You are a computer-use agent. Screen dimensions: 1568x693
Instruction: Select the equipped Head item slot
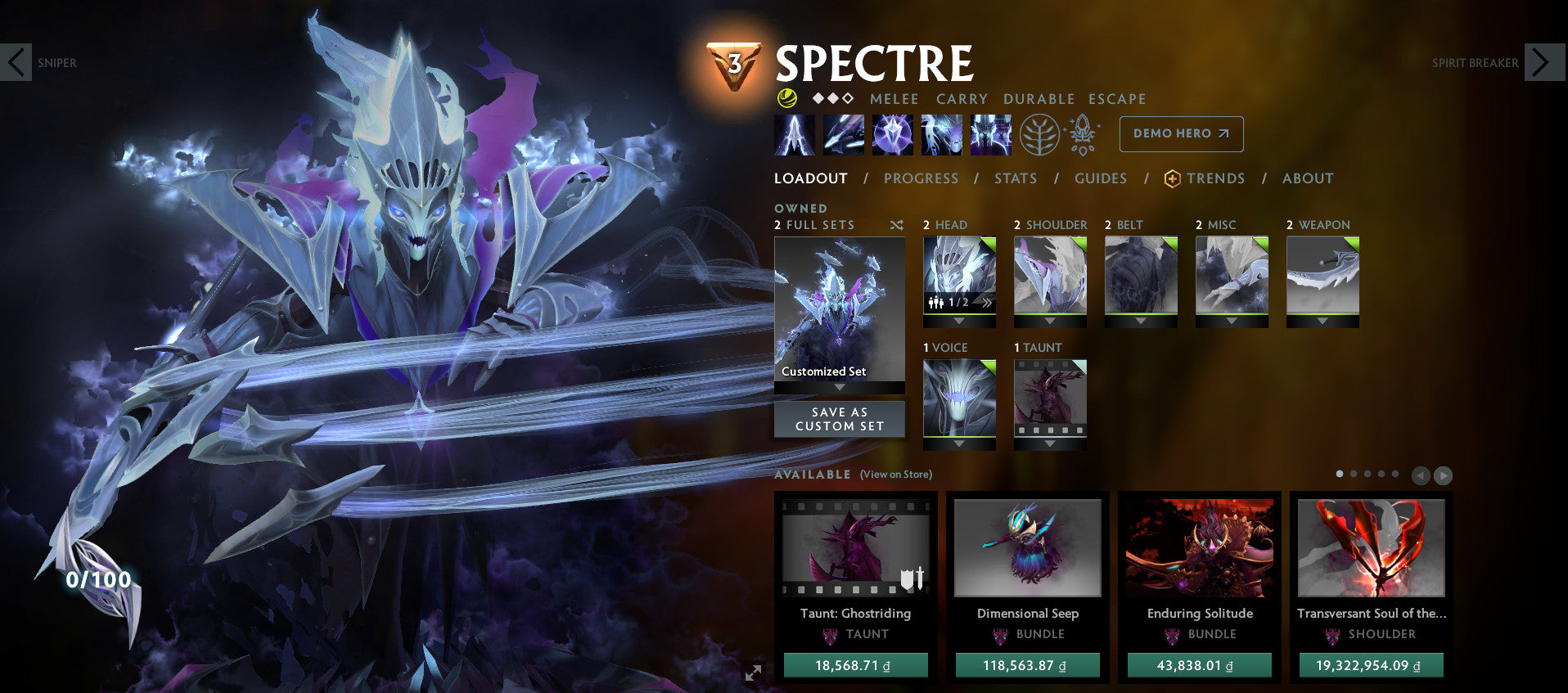[959, 276]
